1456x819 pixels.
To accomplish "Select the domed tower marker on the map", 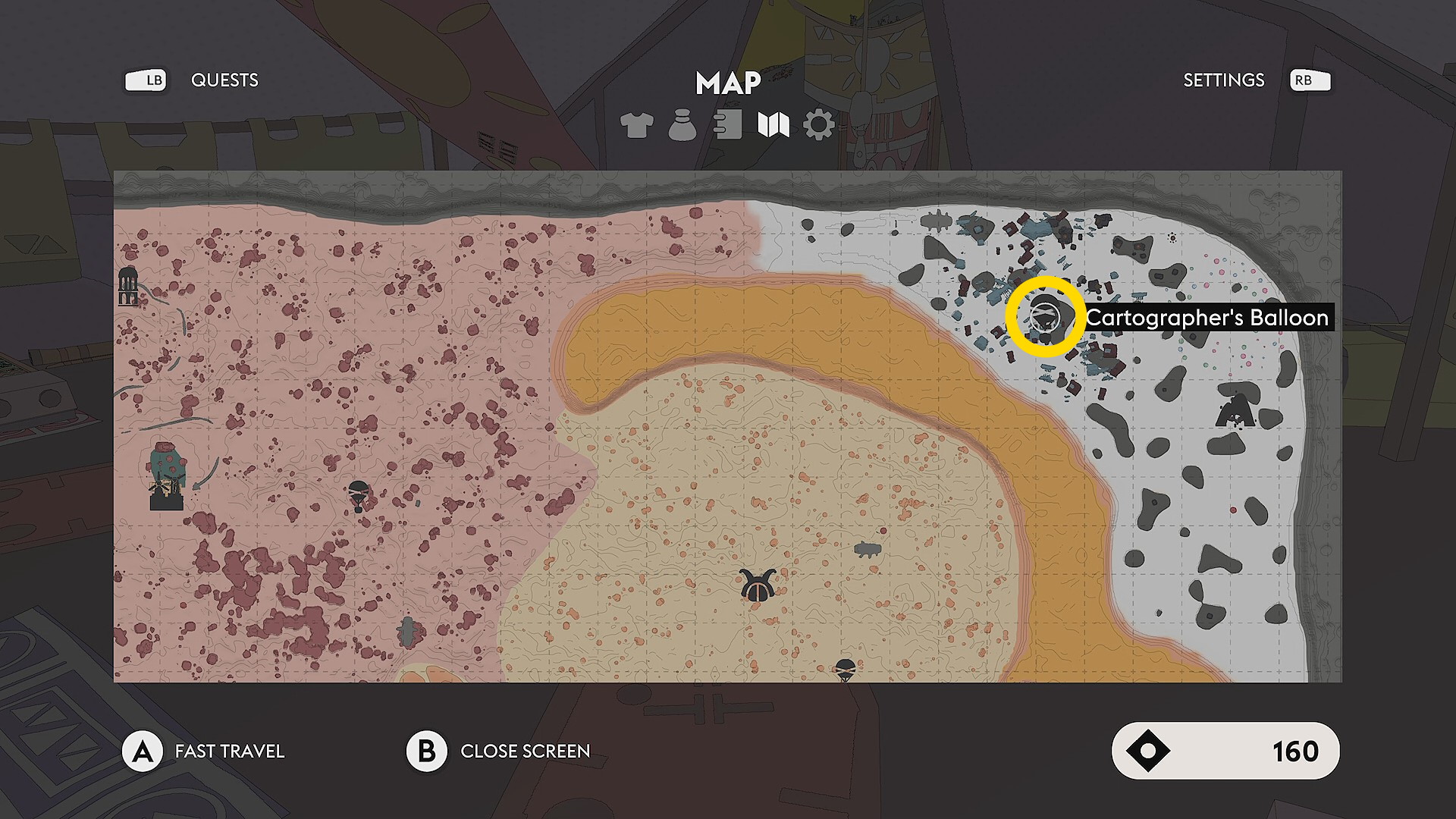I will [x=129, y=286].
